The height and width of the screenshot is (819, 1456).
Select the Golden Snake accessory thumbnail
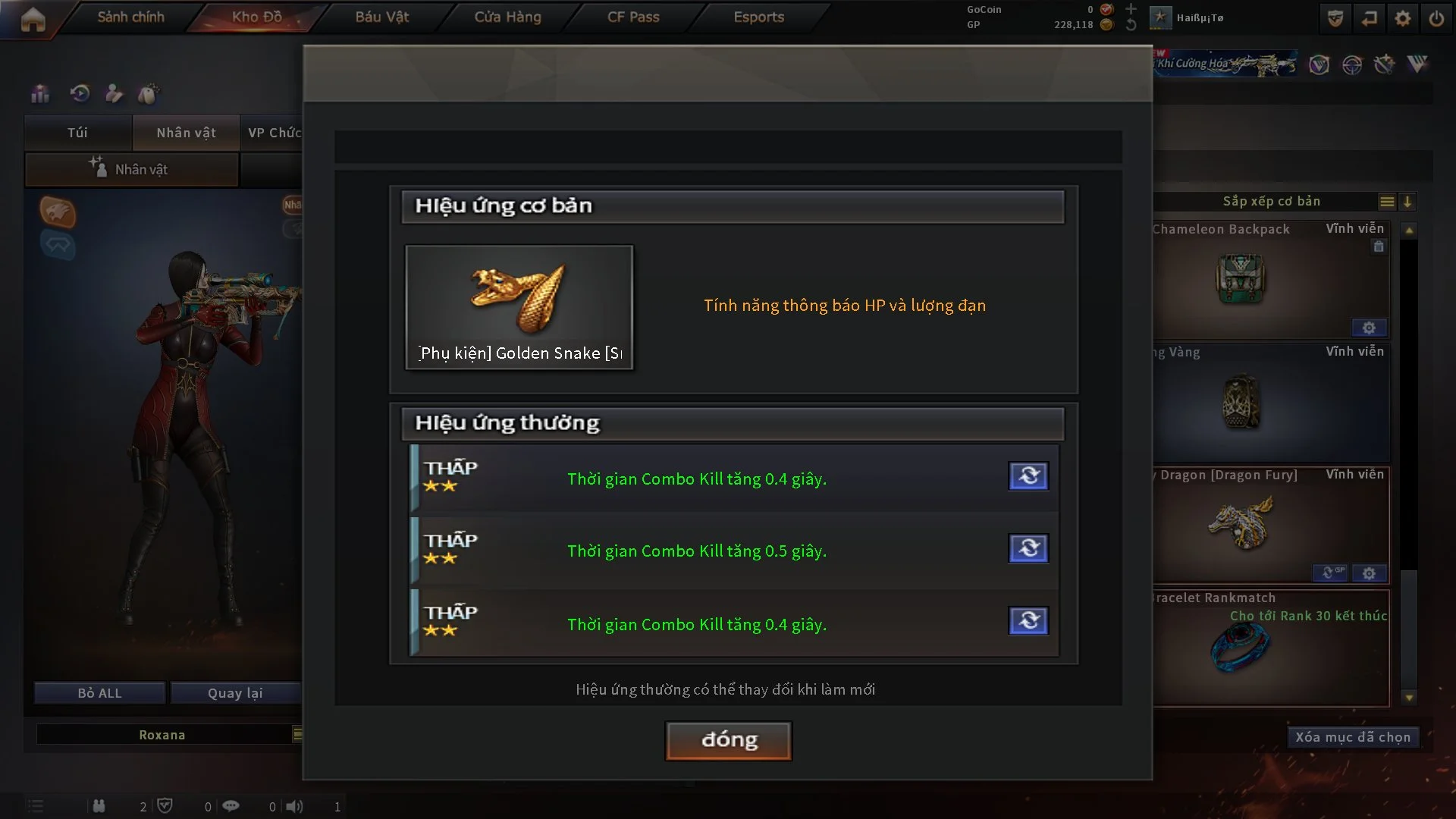(x=519, y=306)
